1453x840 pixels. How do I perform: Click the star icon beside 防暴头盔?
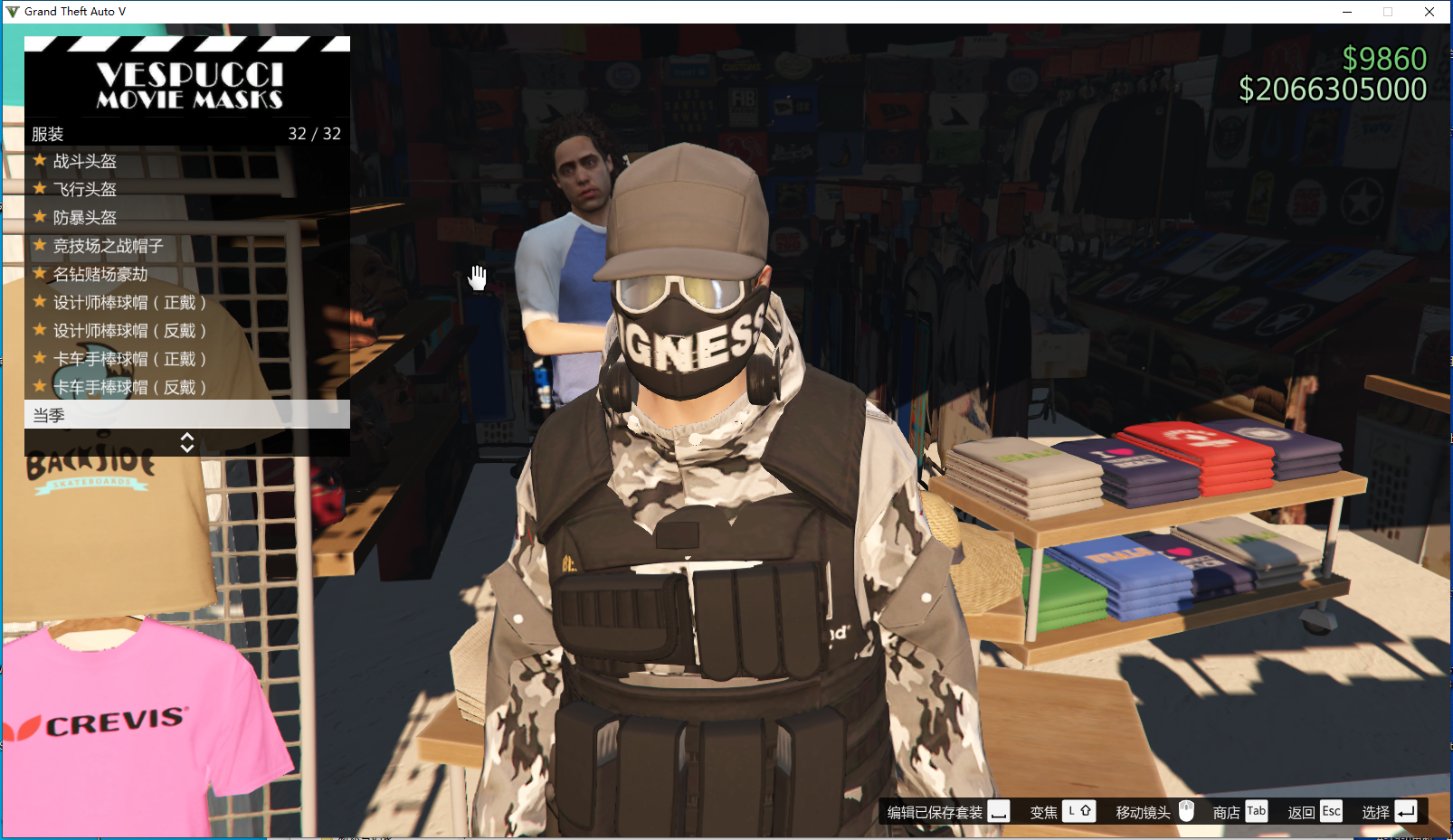(x=38, y=217)
